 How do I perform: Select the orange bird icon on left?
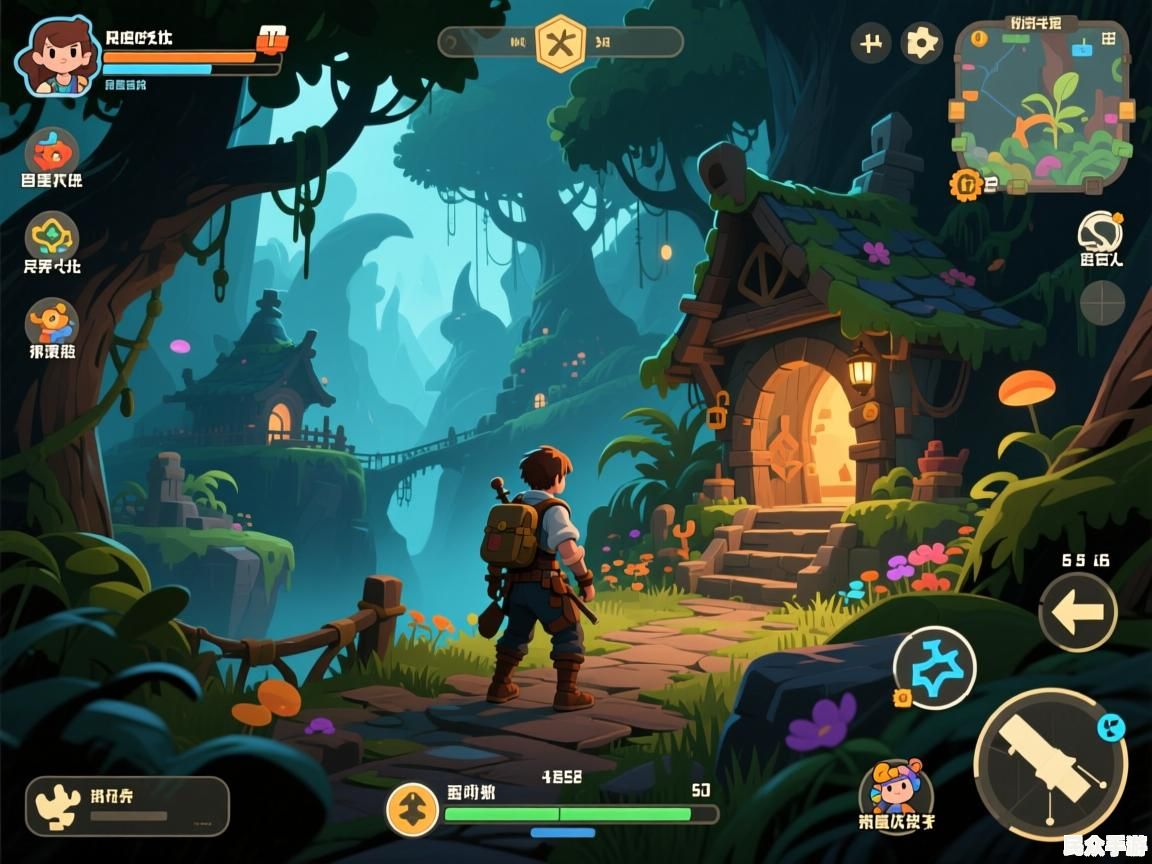coord(52,324)
